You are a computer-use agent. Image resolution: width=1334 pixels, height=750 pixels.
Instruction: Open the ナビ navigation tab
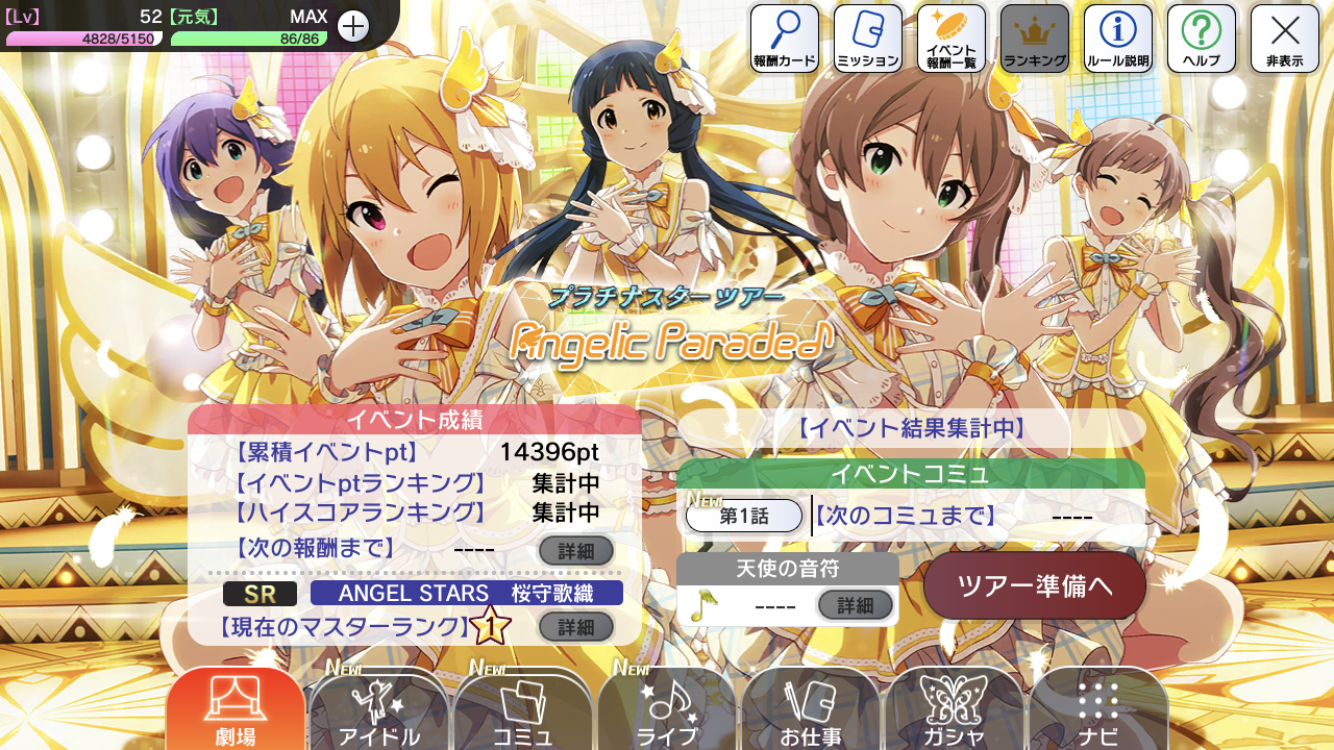point(1097,710)
